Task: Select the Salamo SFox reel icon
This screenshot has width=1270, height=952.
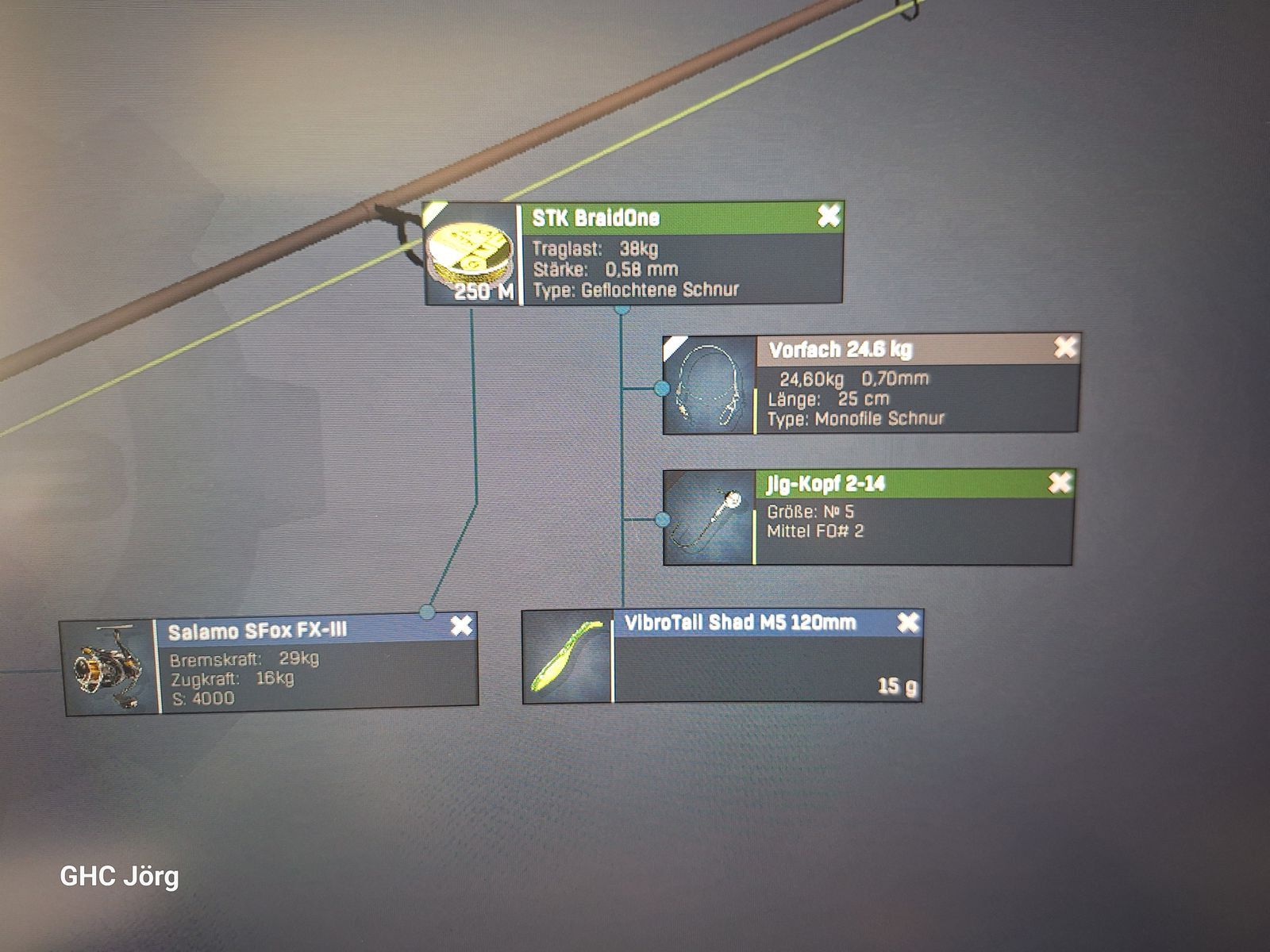Action: (108, 668)
